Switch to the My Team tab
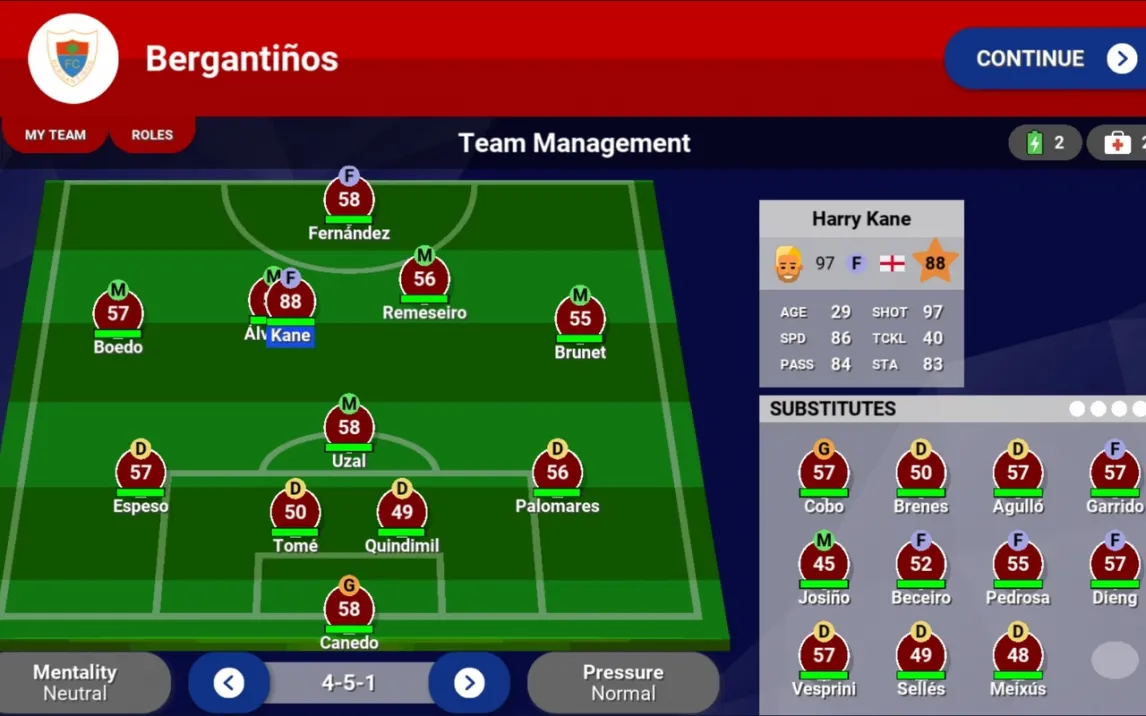The height and width of the screenshot is (716, 1146). 55,135
